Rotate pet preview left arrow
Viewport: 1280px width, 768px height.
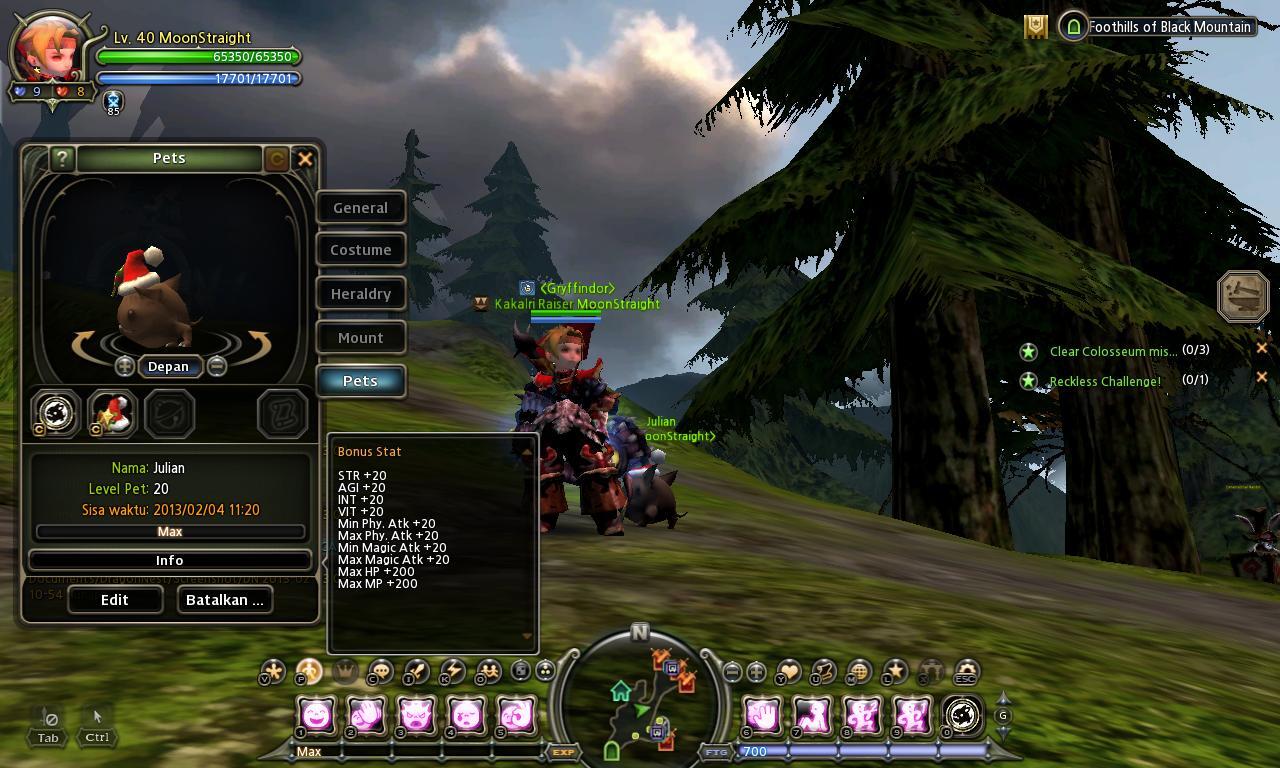[x=88, y=344]
